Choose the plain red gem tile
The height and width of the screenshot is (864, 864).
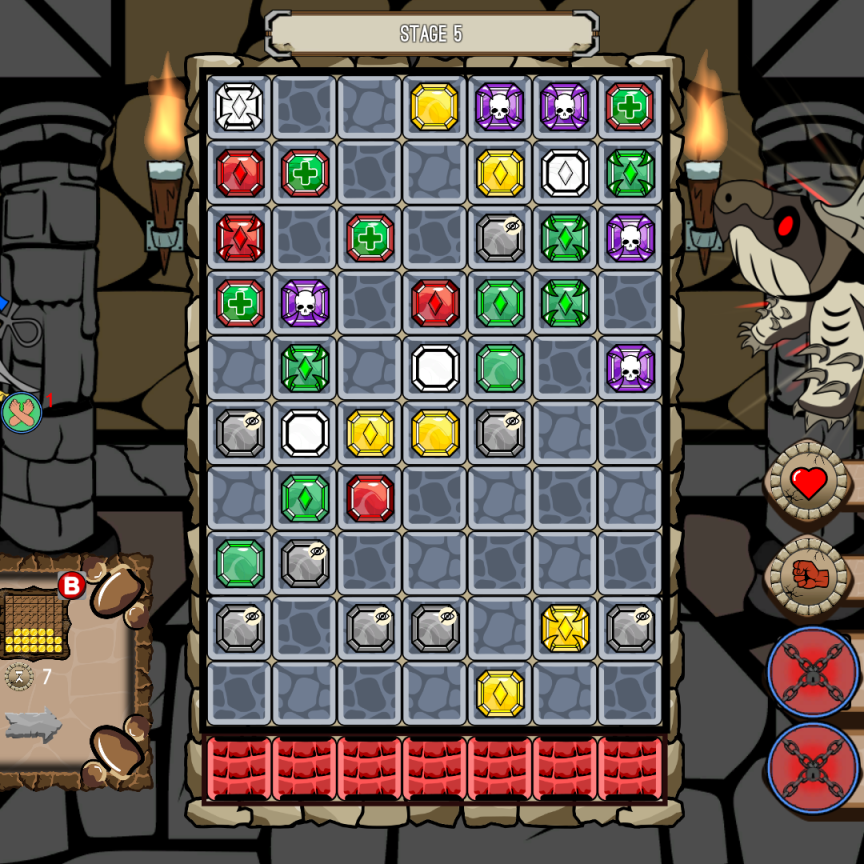click(370, 498)
